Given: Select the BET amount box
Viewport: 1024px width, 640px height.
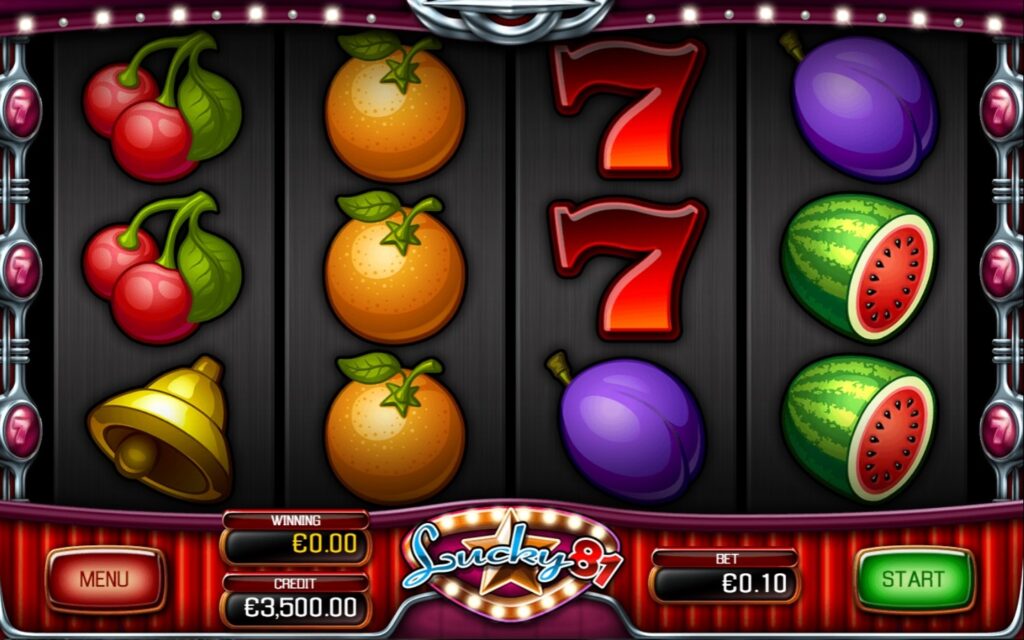Looking at the screenshot, I should click(725, 582).
